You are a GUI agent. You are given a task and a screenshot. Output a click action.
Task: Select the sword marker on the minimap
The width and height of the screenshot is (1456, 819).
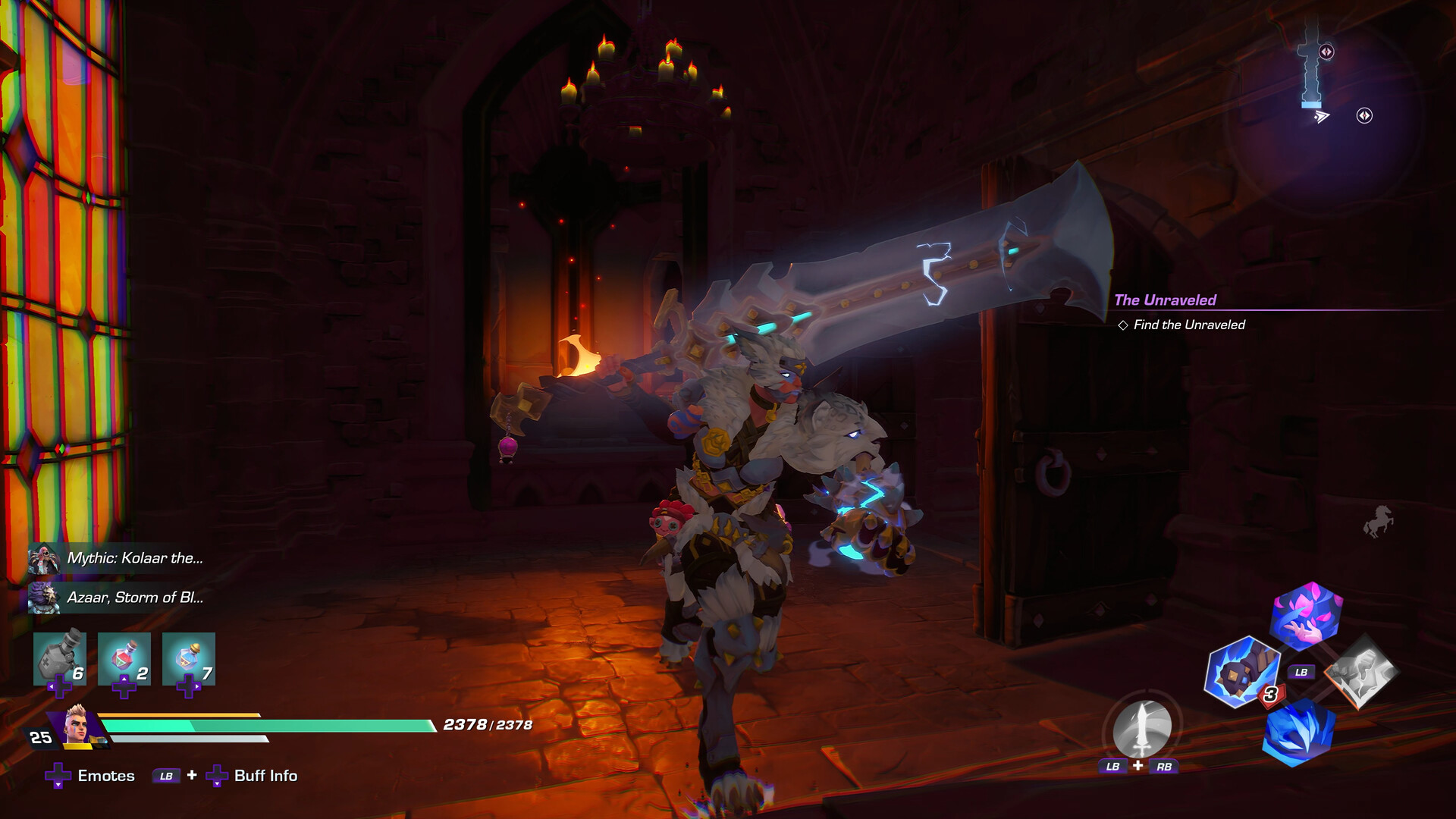pyautogui.click(x=1310, y=61)
